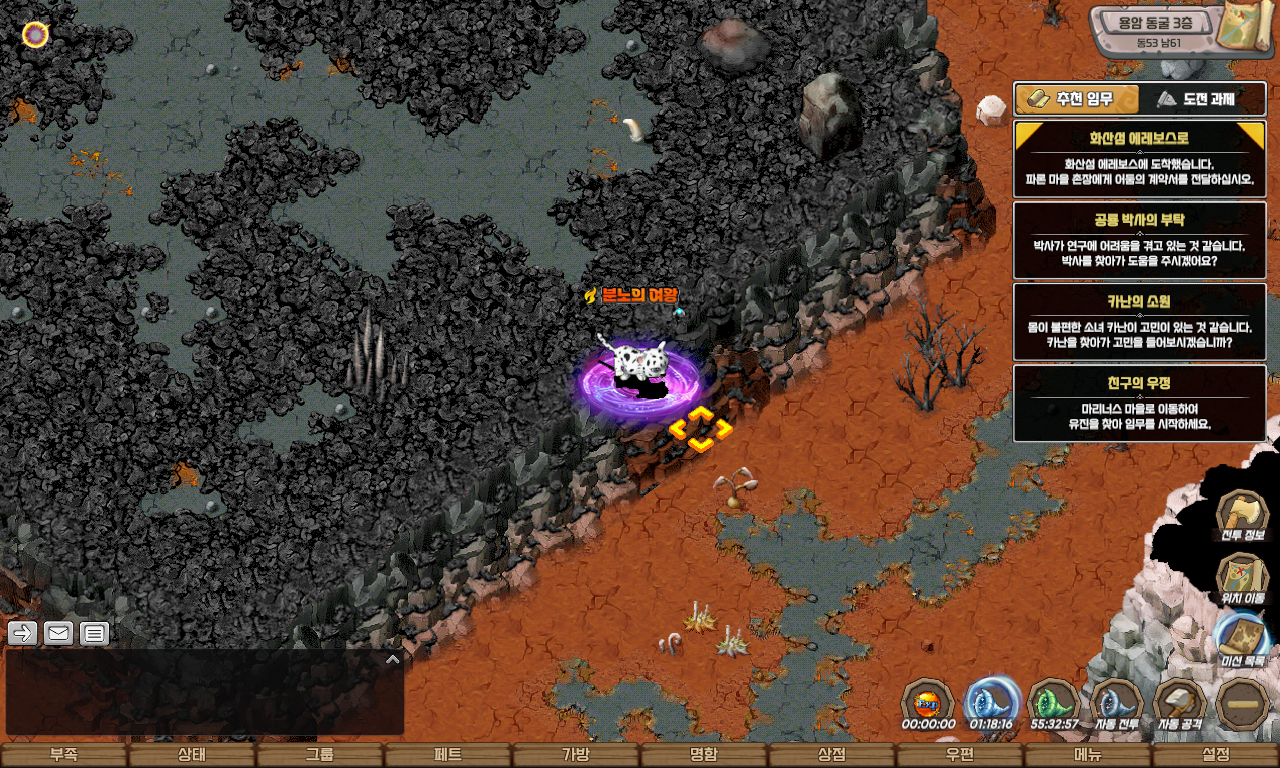
Task: Open the 상점 (shop) menu
Action: click(831, 755)
